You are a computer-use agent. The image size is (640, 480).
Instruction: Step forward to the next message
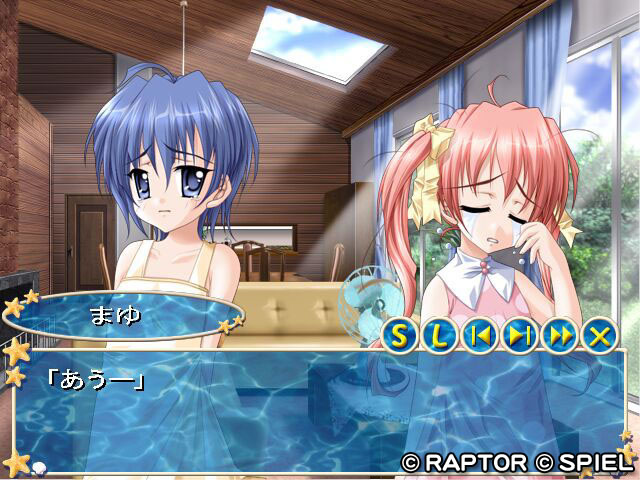520,336
